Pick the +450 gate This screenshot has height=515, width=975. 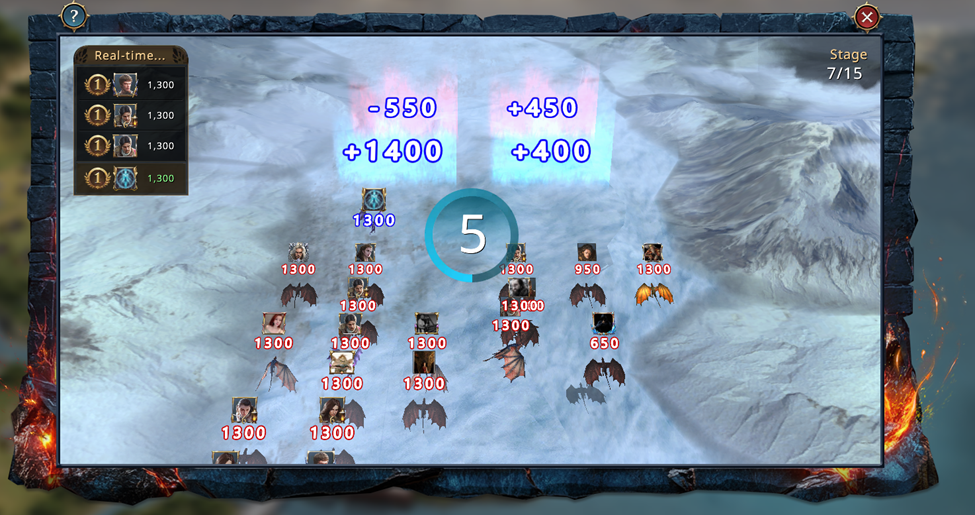click(x=543, y=108)
